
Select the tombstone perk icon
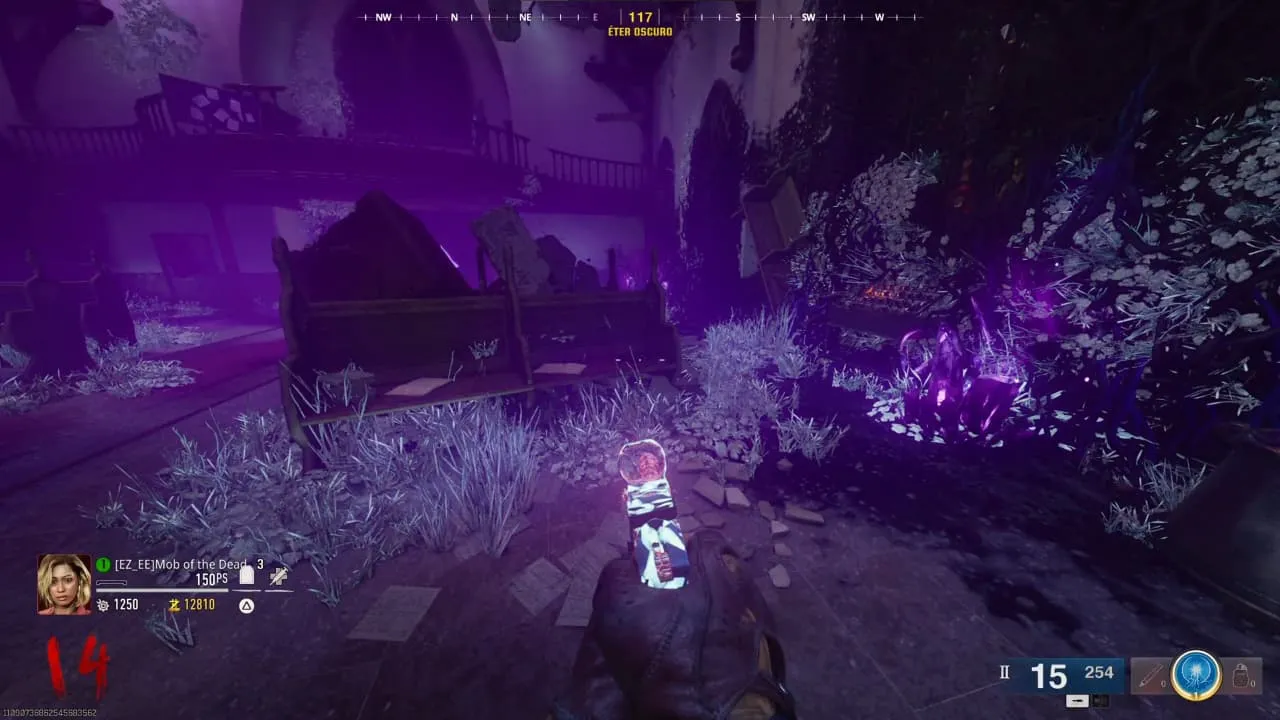[x=247, y=575]
